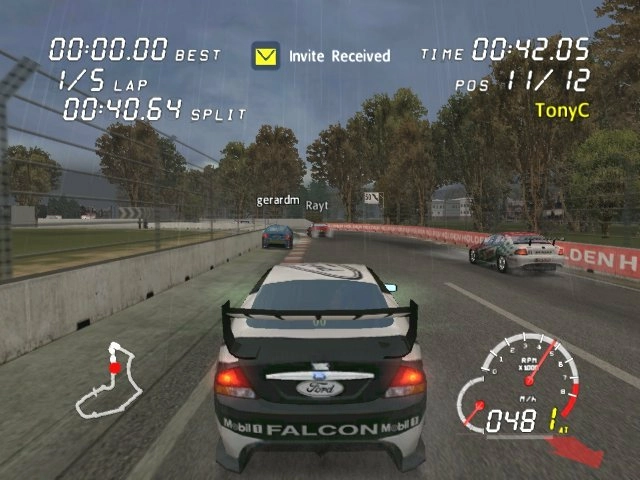Select the Rayt player name tag
The height and width of the screenshot is (480, 640).
[x=317, y=205]
